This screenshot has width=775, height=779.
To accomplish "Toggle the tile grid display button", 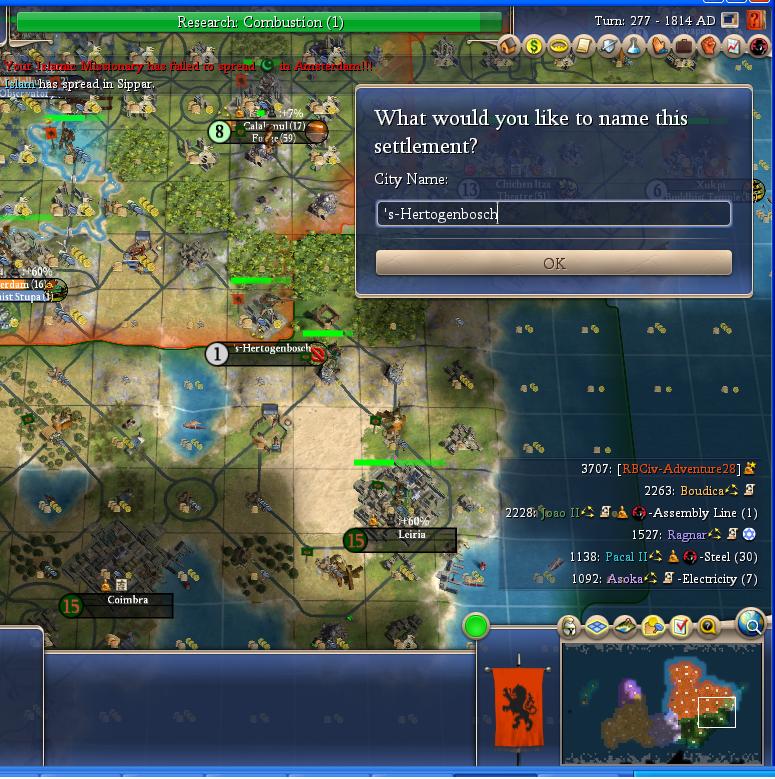I will coord(597,627).
